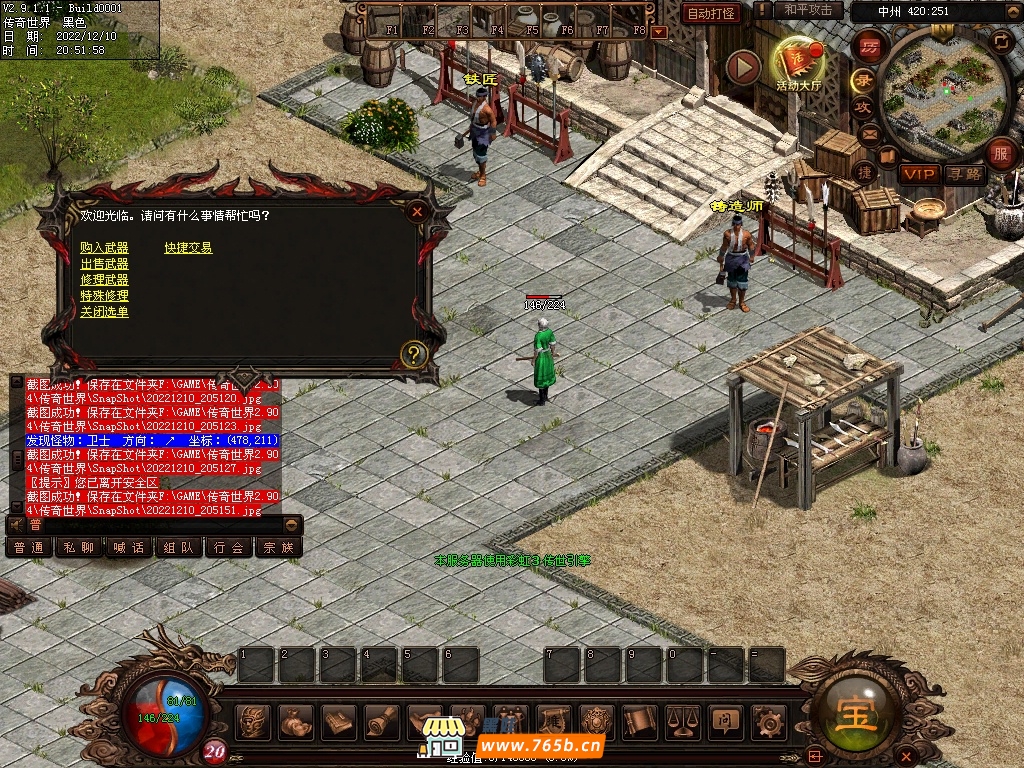
Task: Select the 特殊修理 option
Action: pyautogui.click(x=104, y=296)
